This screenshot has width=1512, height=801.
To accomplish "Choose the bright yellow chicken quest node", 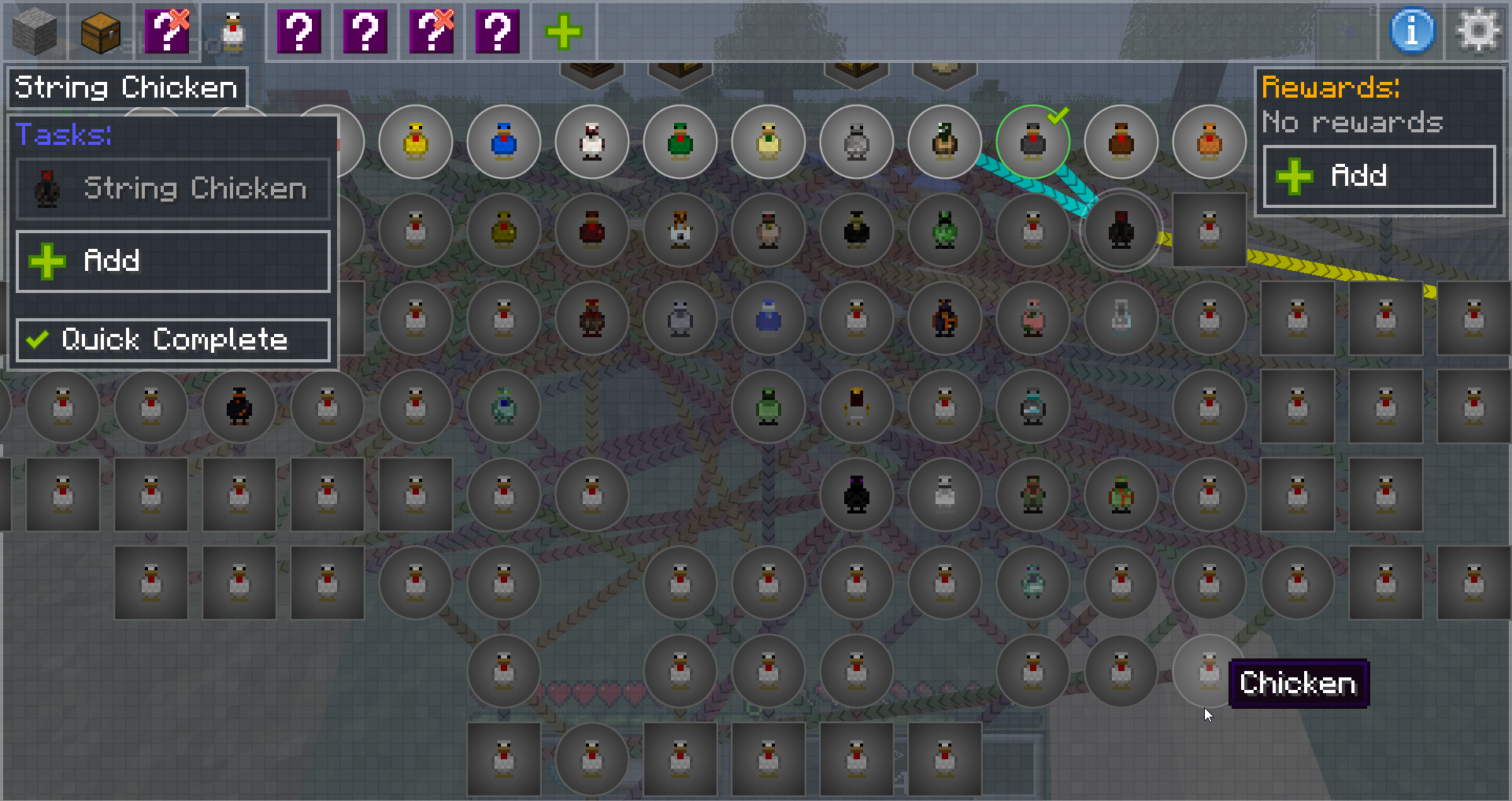I will 416,142.
